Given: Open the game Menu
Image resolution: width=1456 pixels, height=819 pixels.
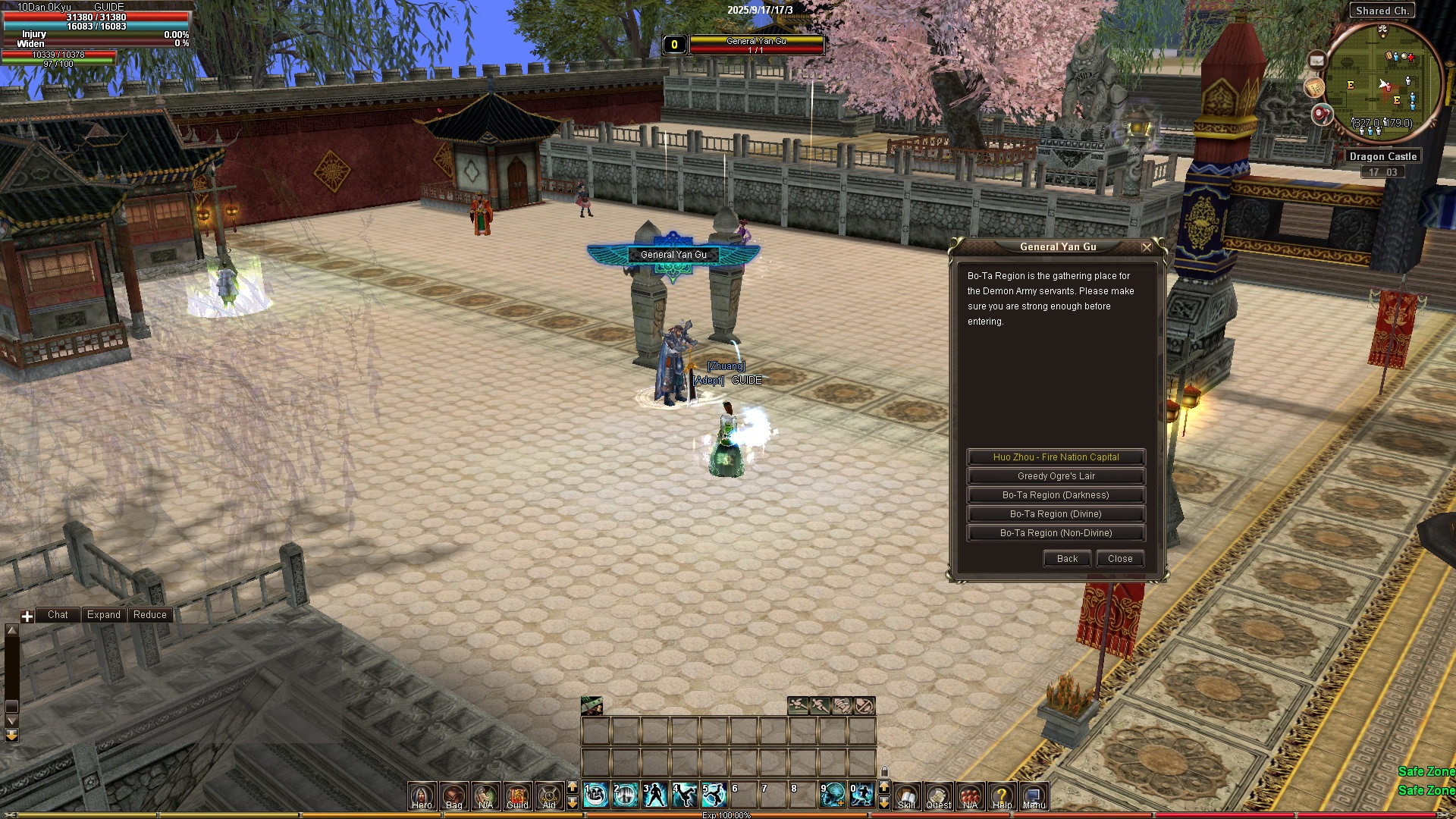Looking at the screenshot, I should (1034, 796).
